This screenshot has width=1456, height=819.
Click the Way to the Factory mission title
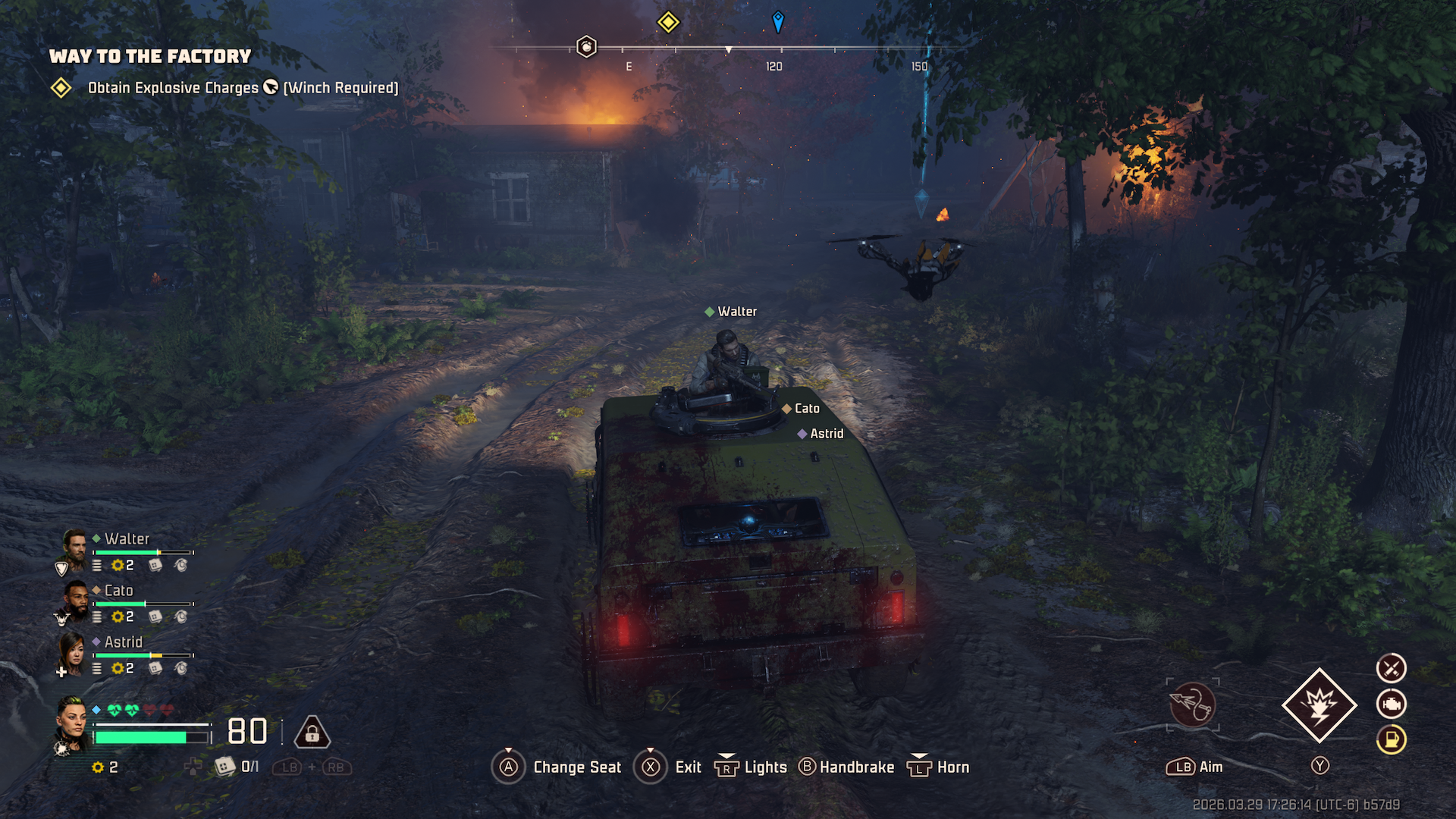150,56
